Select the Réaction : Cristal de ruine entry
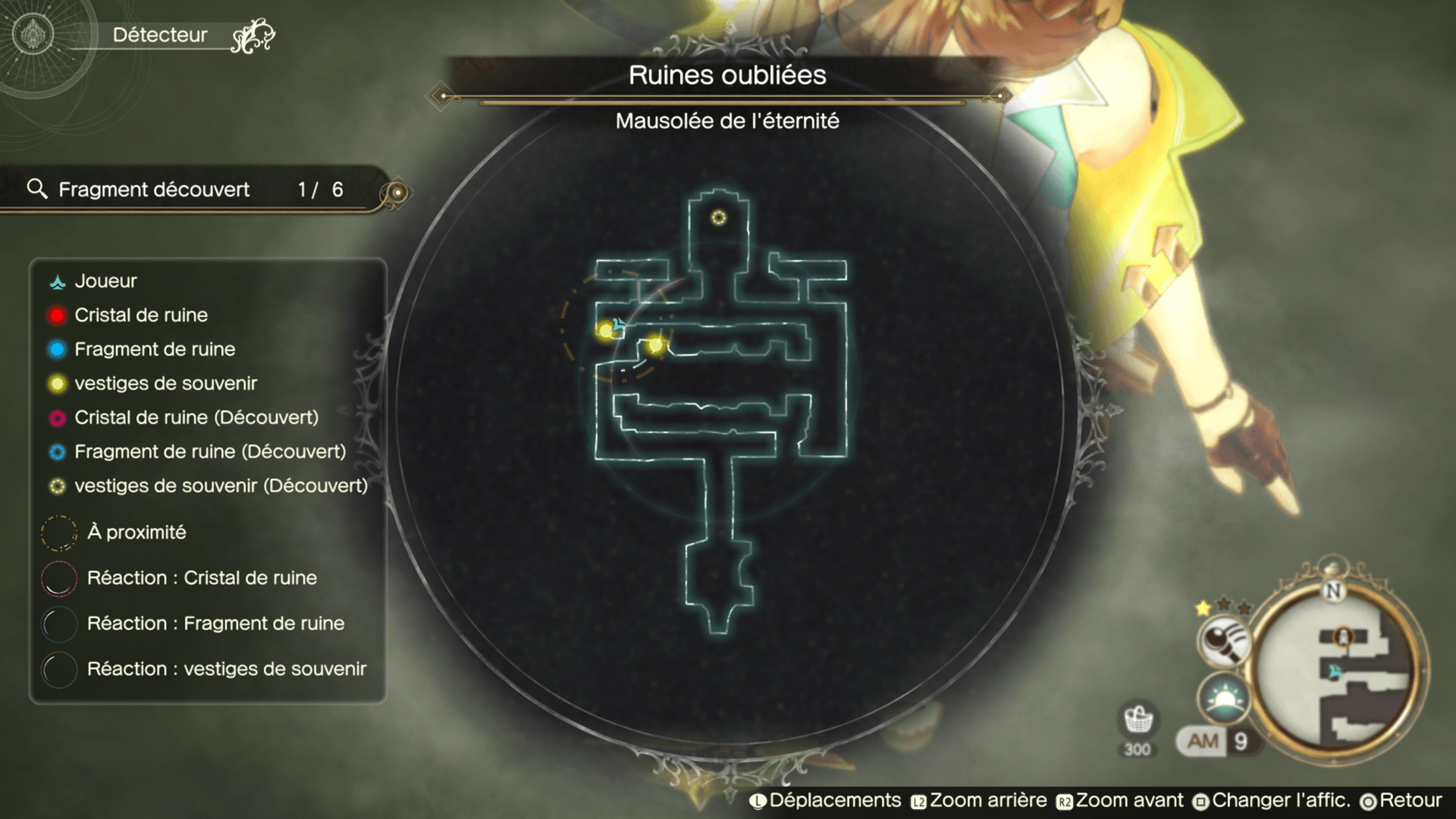Viewport: 1456px width, 819px height. click(x=201, y=578)
